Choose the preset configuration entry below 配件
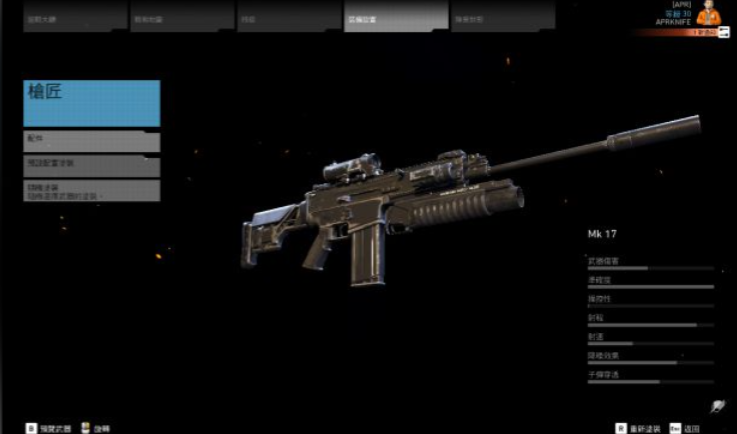 point(92,166)
